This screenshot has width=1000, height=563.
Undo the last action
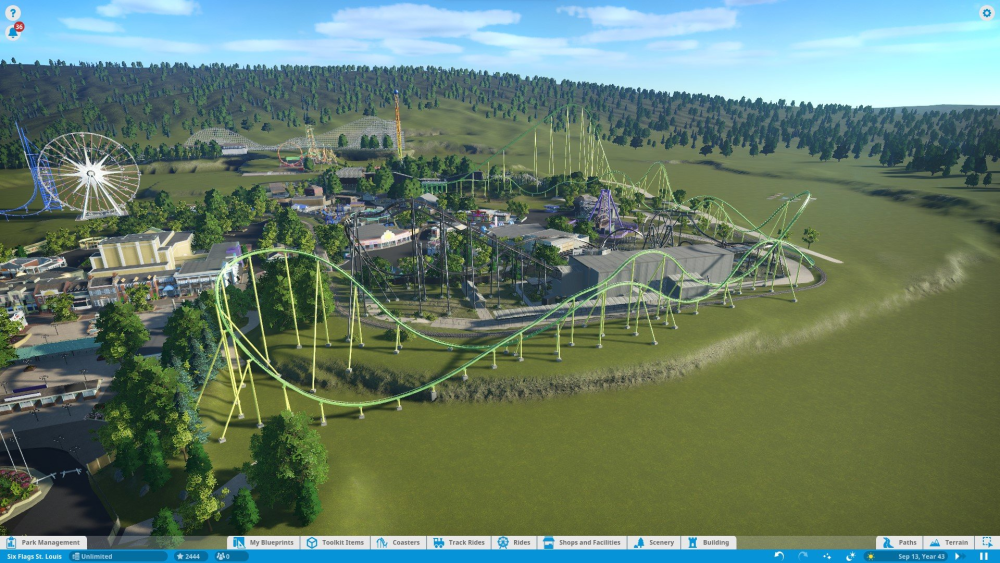tap(779, 556)
